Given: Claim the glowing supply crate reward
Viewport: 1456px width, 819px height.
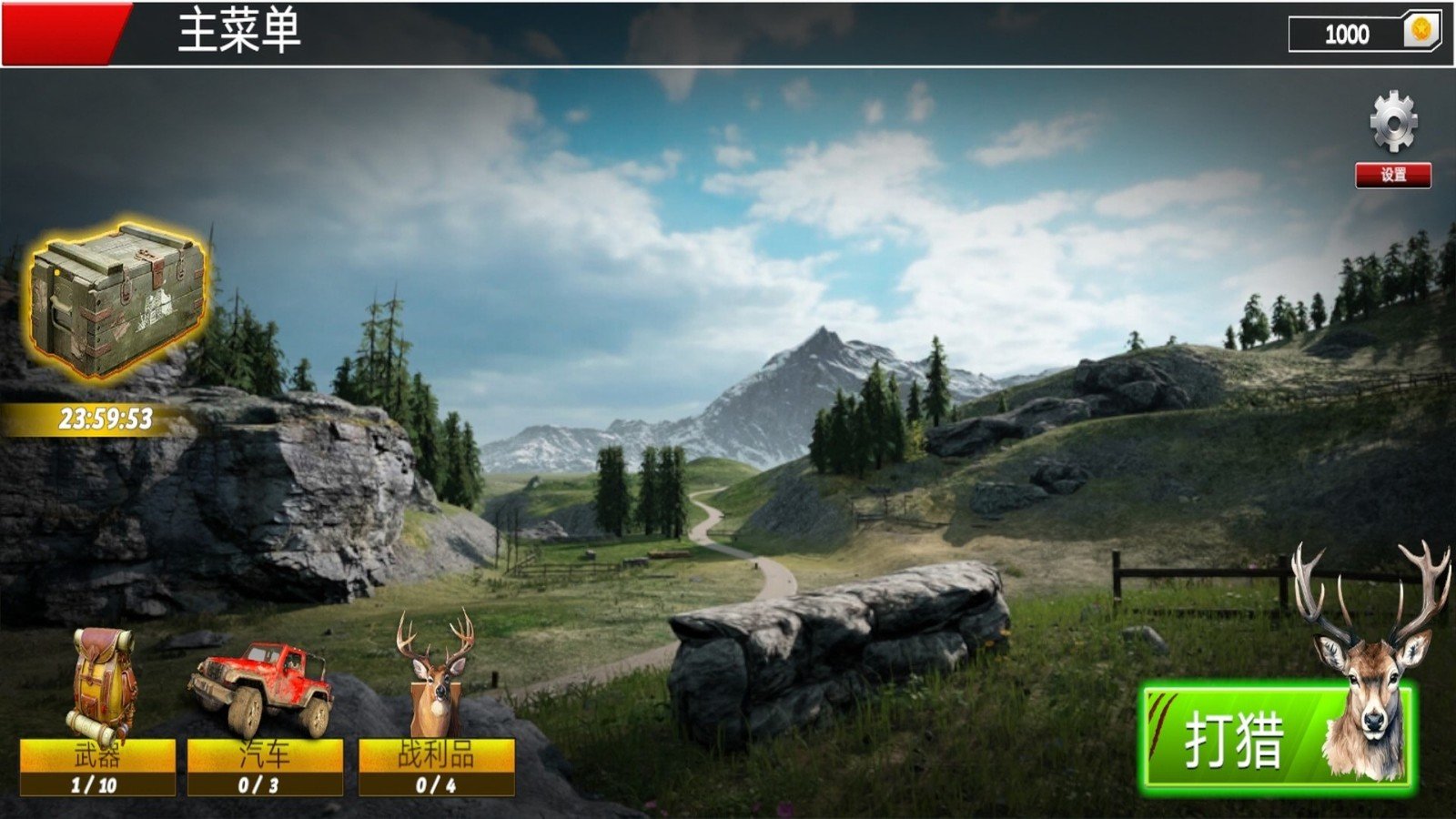Looking at the screenshot, I should (118, 300).
